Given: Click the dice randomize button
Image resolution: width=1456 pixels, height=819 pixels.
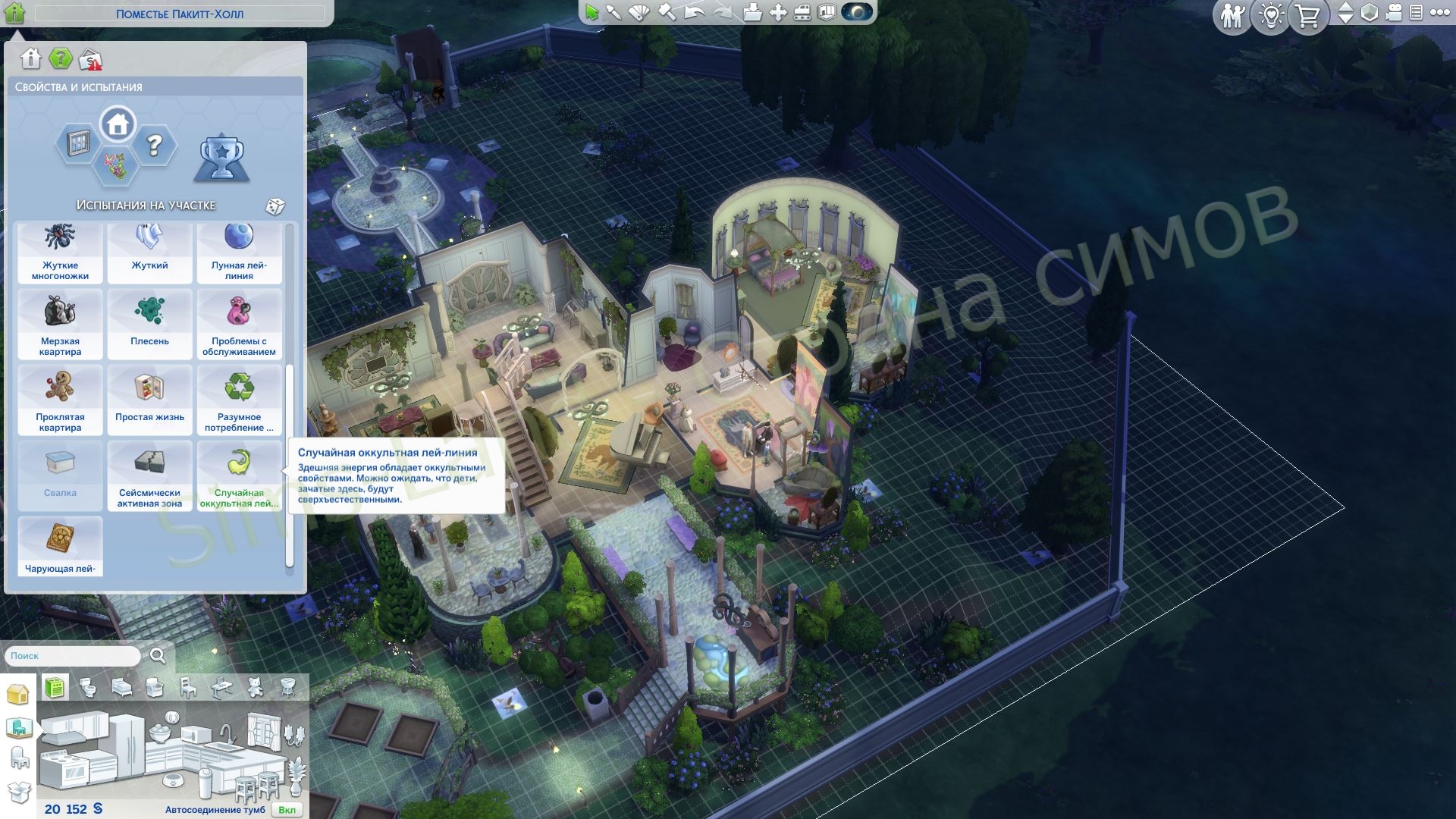Looking at the screenshot, I should click(275, 206).
